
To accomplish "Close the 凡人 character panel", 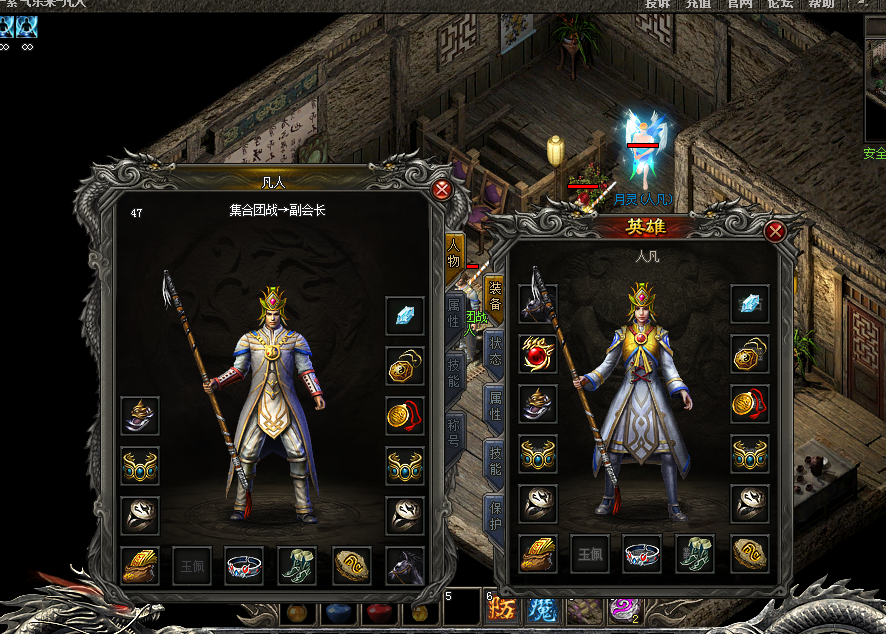I will point(441,189).
